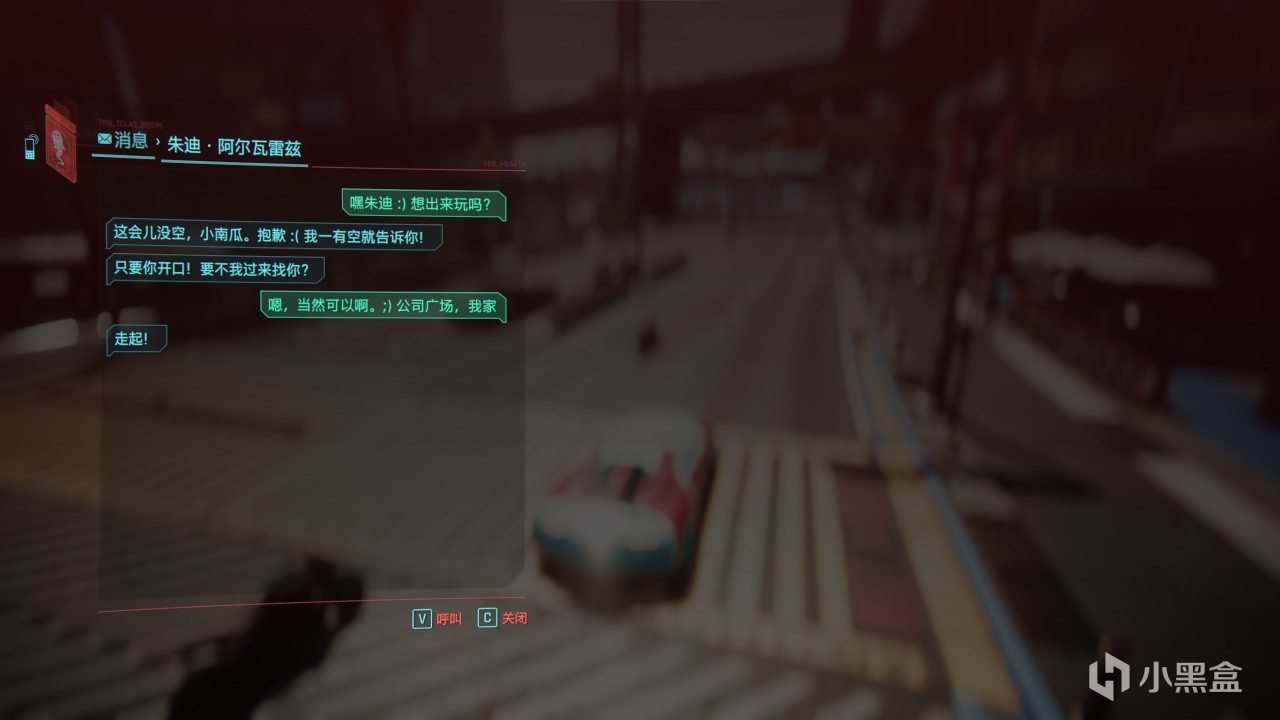Select contact name 朱迪·阿尔瓦雷兹 in header
The image size is (1280, 720).
pos(234,147)
